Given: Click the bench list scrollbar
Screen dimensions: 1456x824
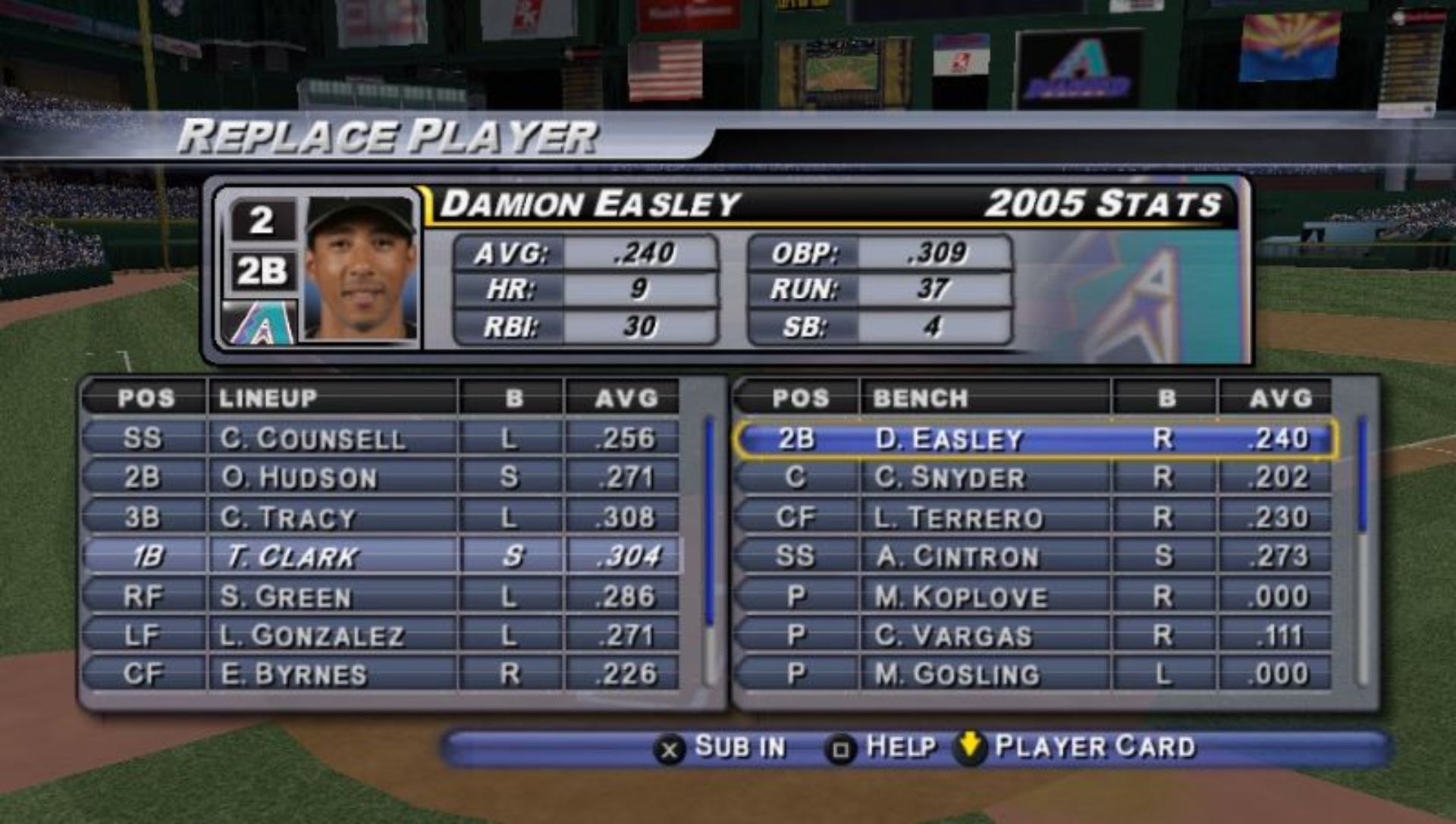Looking at the screenshot, I should point(1363,550).
